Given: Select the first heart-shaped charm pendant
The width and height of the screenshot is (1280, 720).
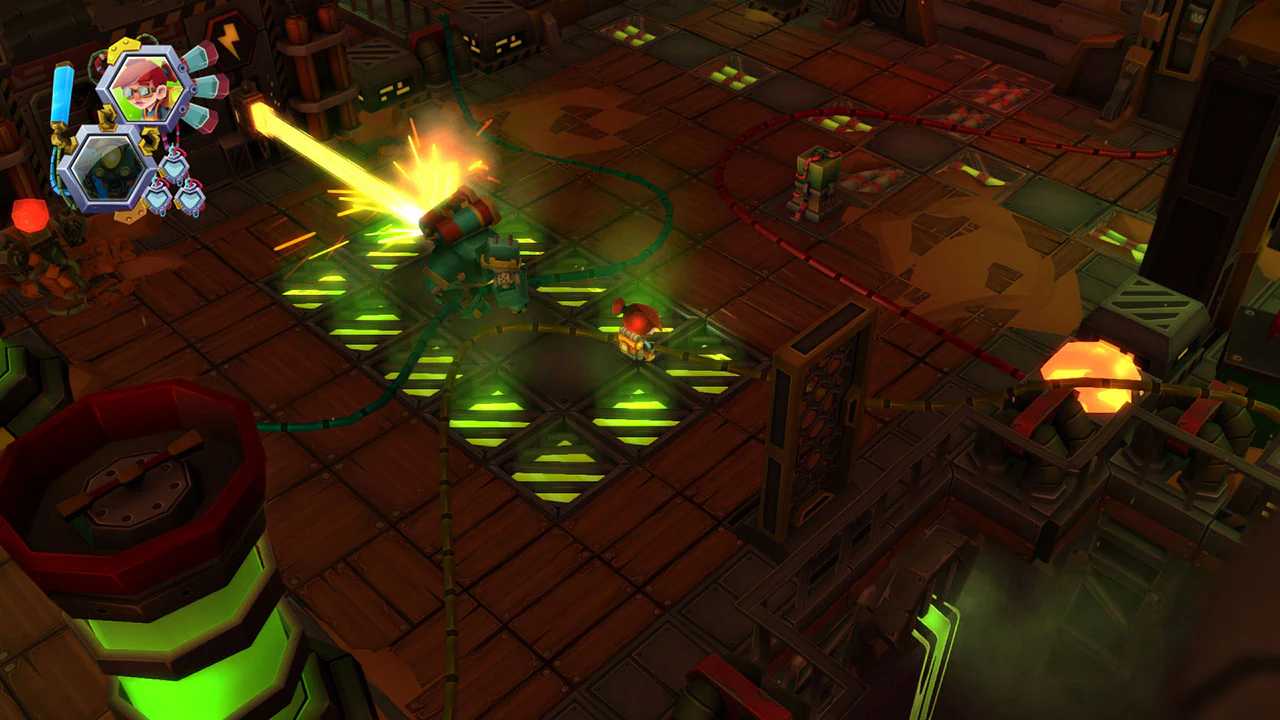Looking at the screenshot, I should coord(175,167).
